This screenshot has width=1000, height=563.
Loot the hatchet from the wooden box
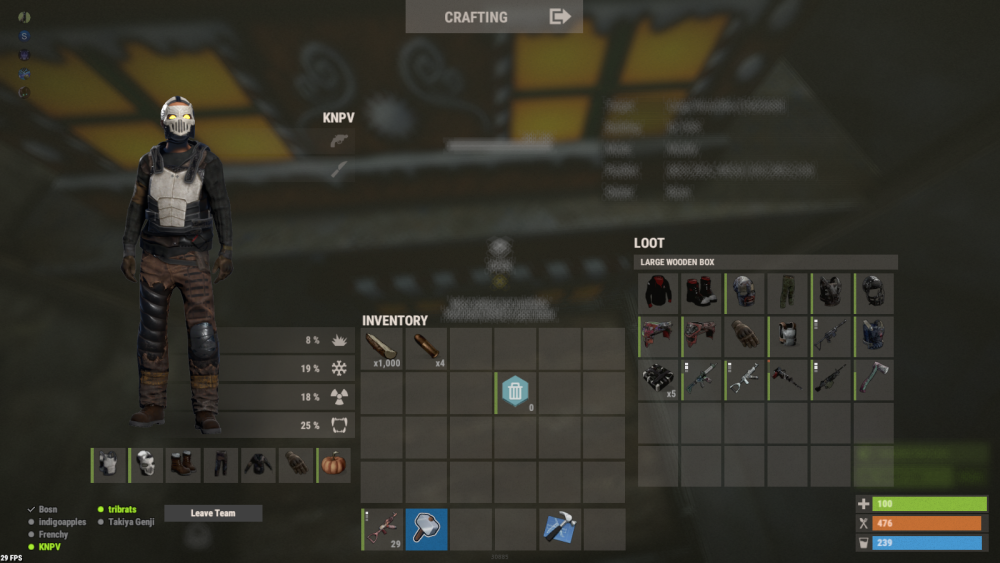[875, 380]
